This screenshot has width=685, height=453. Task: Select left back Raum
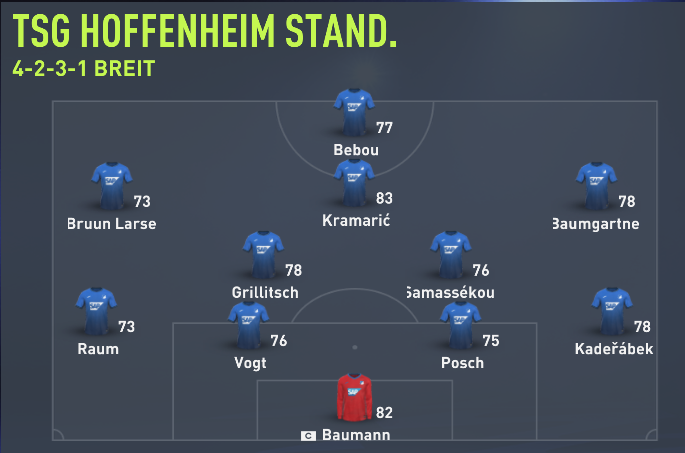[97, 312]
